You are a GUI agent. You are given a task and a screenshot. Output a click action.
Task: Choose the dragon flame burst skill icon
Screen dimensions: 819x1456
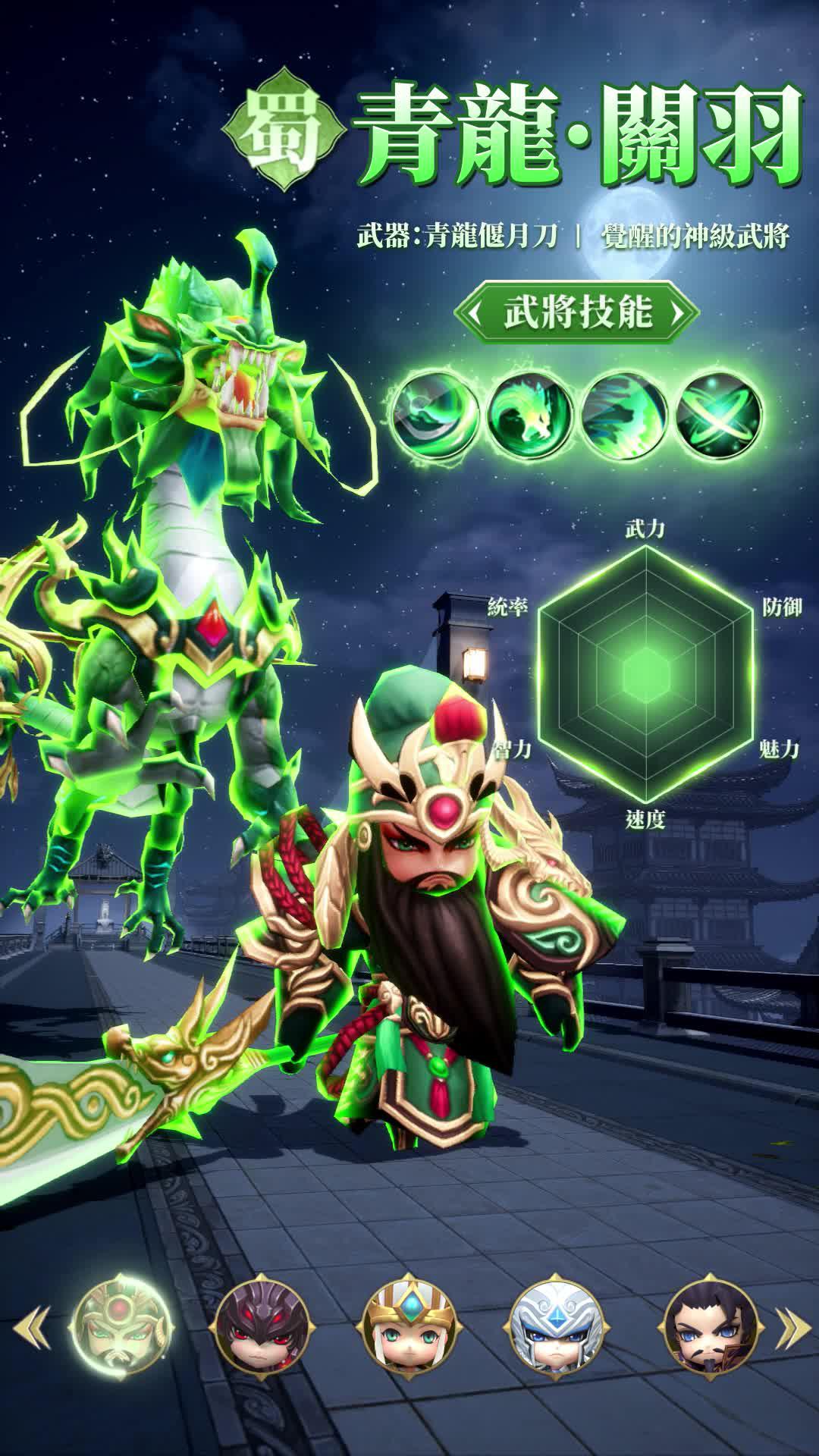[x=624, y=414]
